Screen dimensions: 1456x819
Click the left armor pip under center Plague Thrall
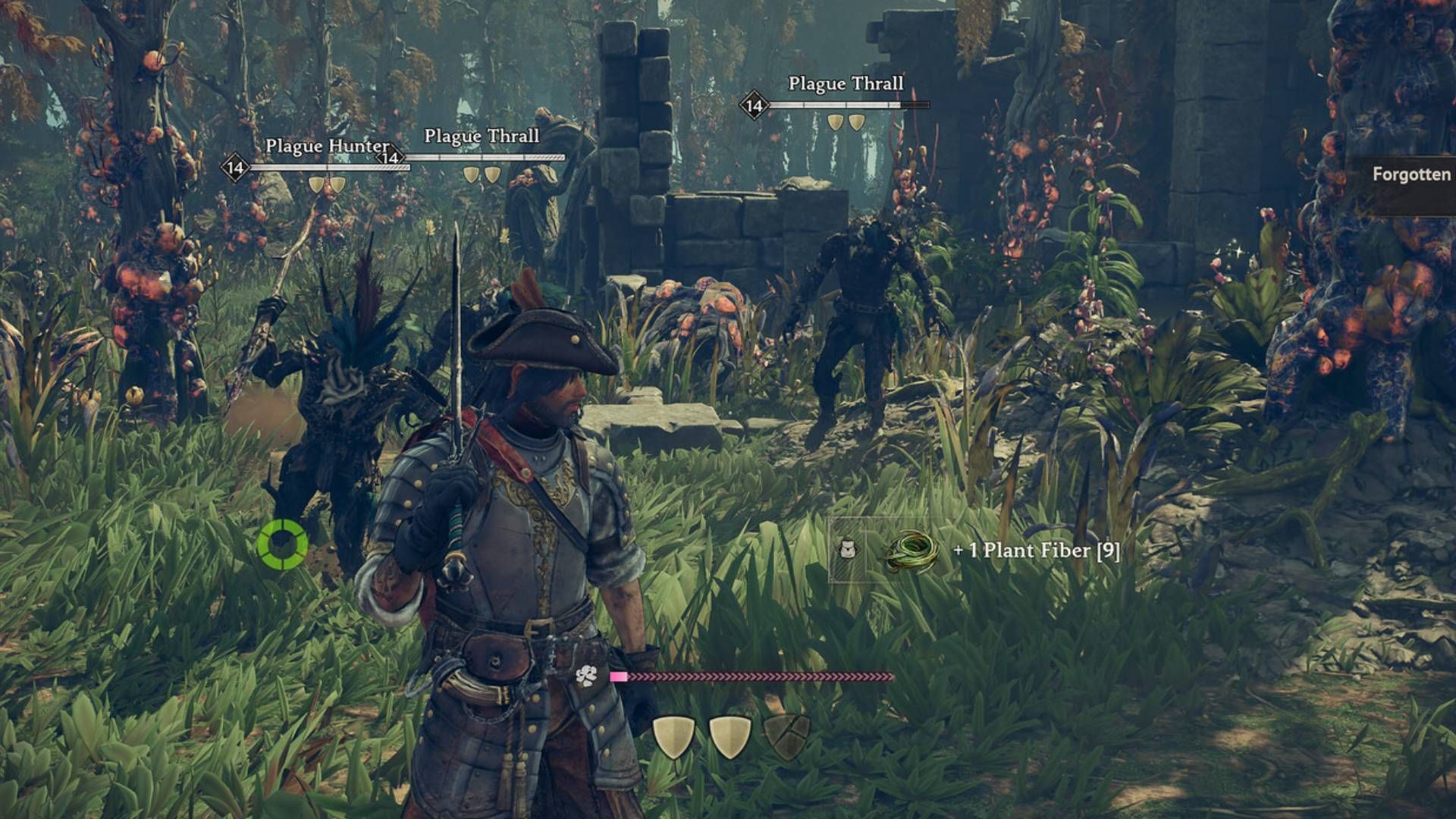pos(469,174)
